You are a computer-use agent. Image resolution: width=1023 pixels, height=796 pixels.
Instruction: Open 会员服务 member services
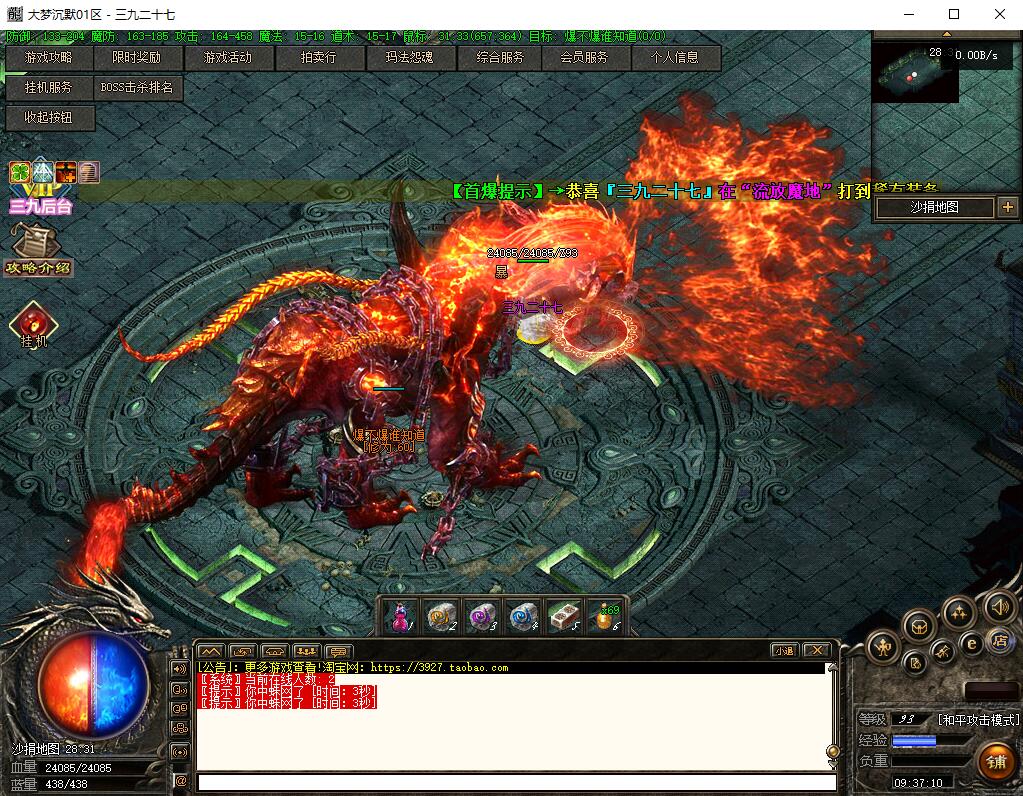pyautogui.click(x=584, y=58)
